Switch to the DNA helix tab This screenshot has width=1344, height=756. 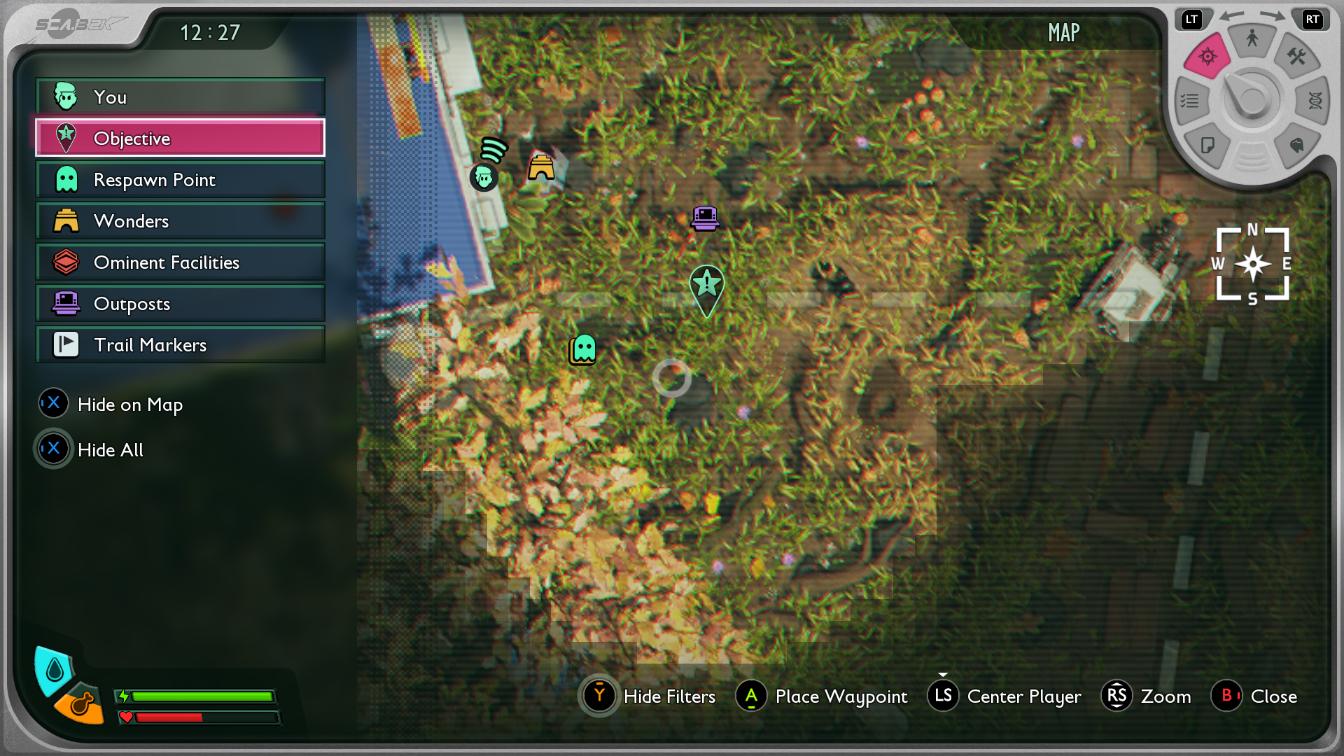coord(1313,101)
